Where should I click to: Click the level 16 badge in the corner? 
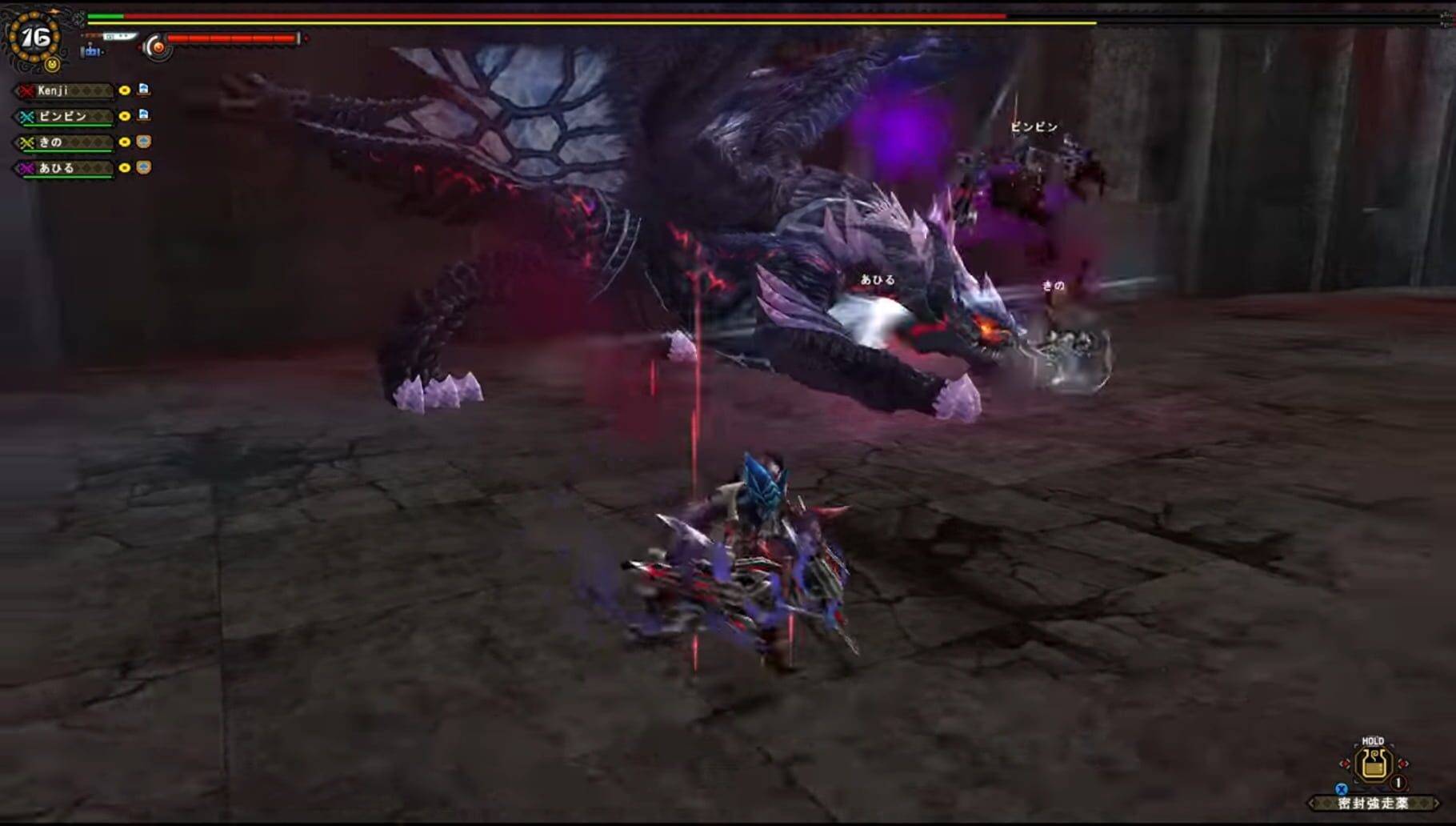coord(34,38)
